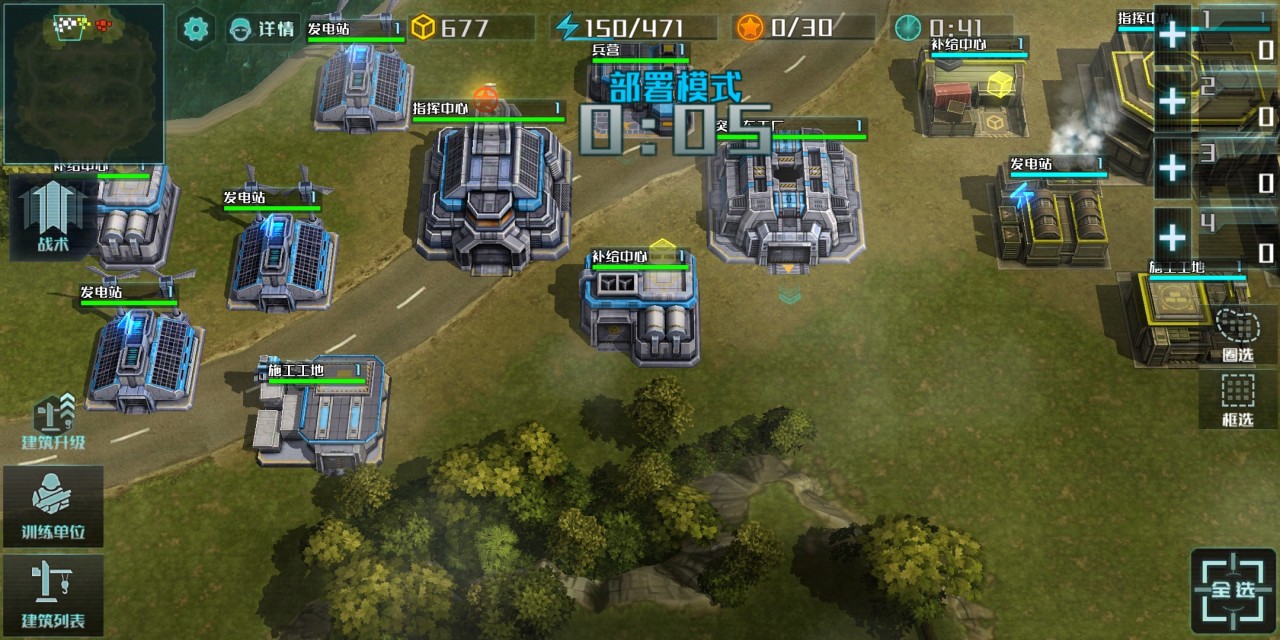1280x640 pixels.
Task: Open the 详情 details panel
Action: (x=262, y=28)
